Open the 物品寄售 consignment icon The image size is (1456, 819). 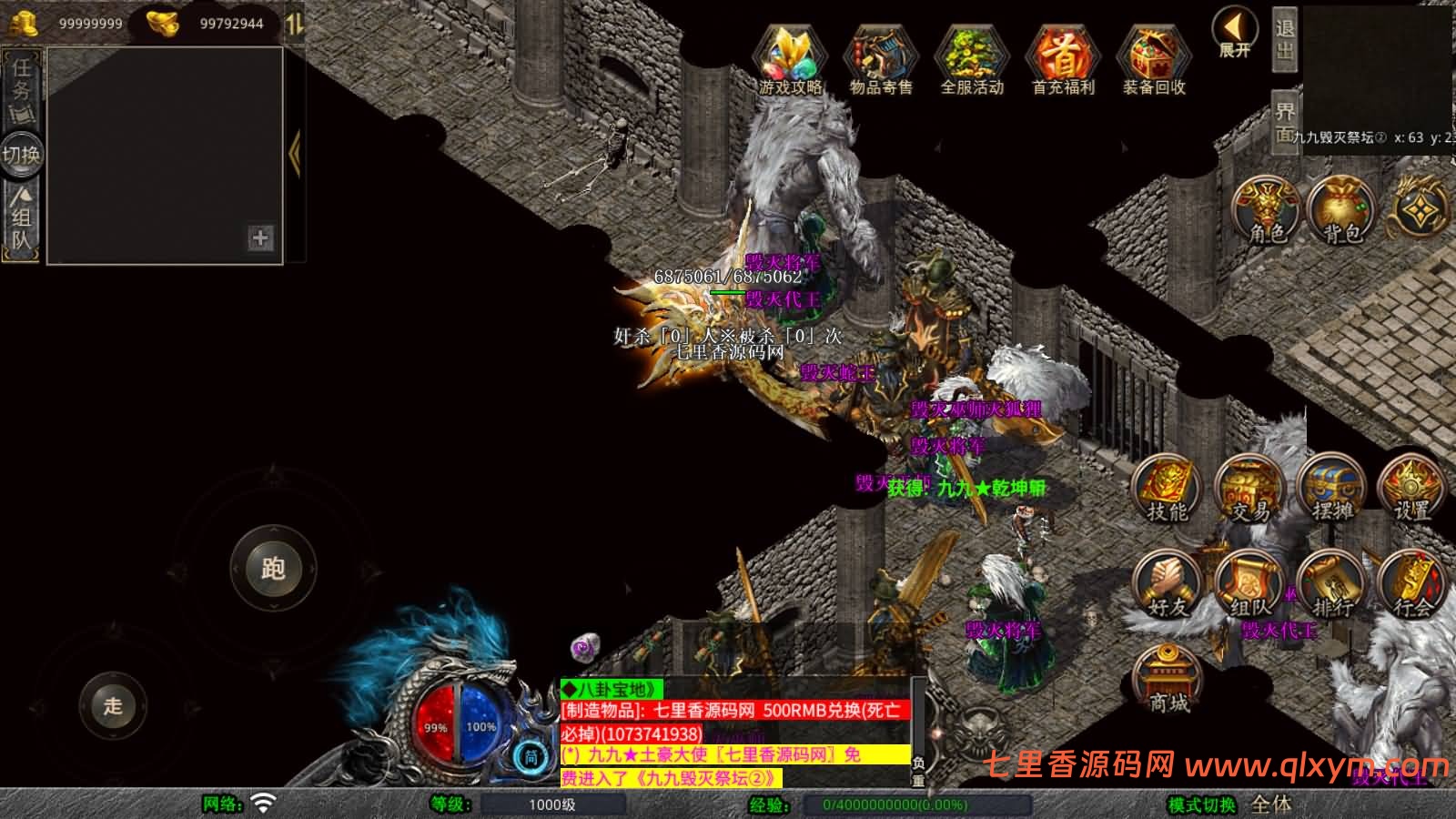(x=880, y=59)
